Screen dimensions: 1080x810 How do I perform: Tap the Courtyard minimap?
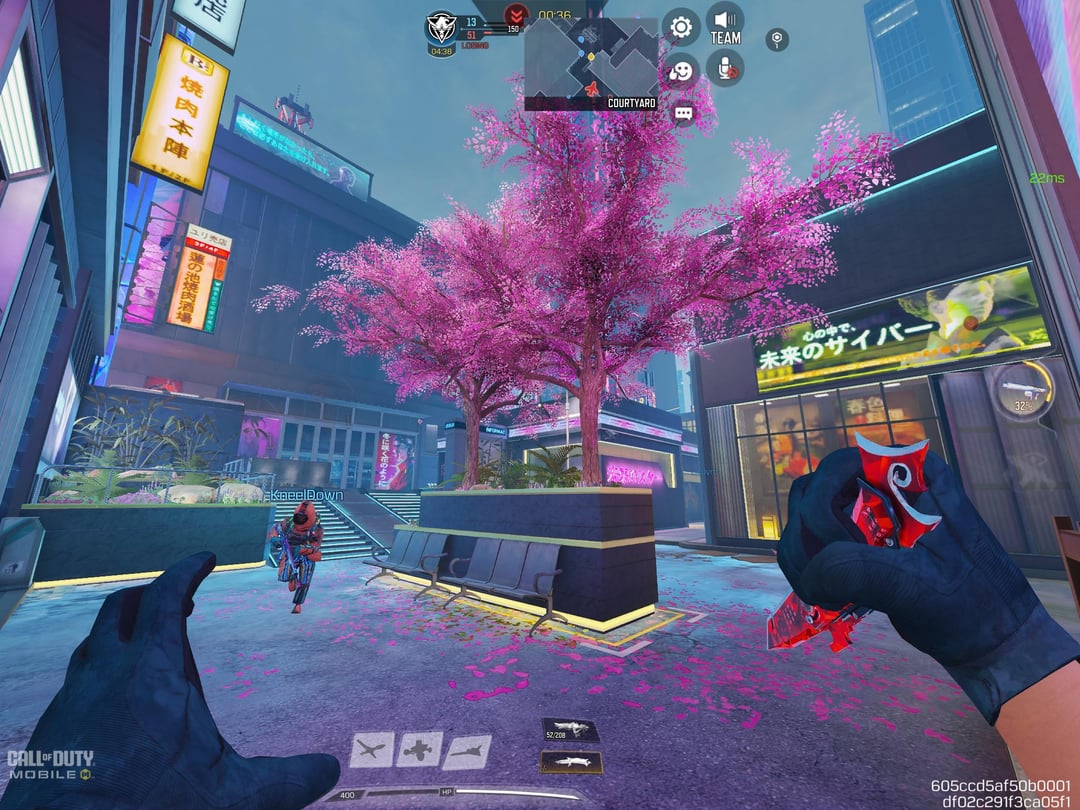click(591, 62)
